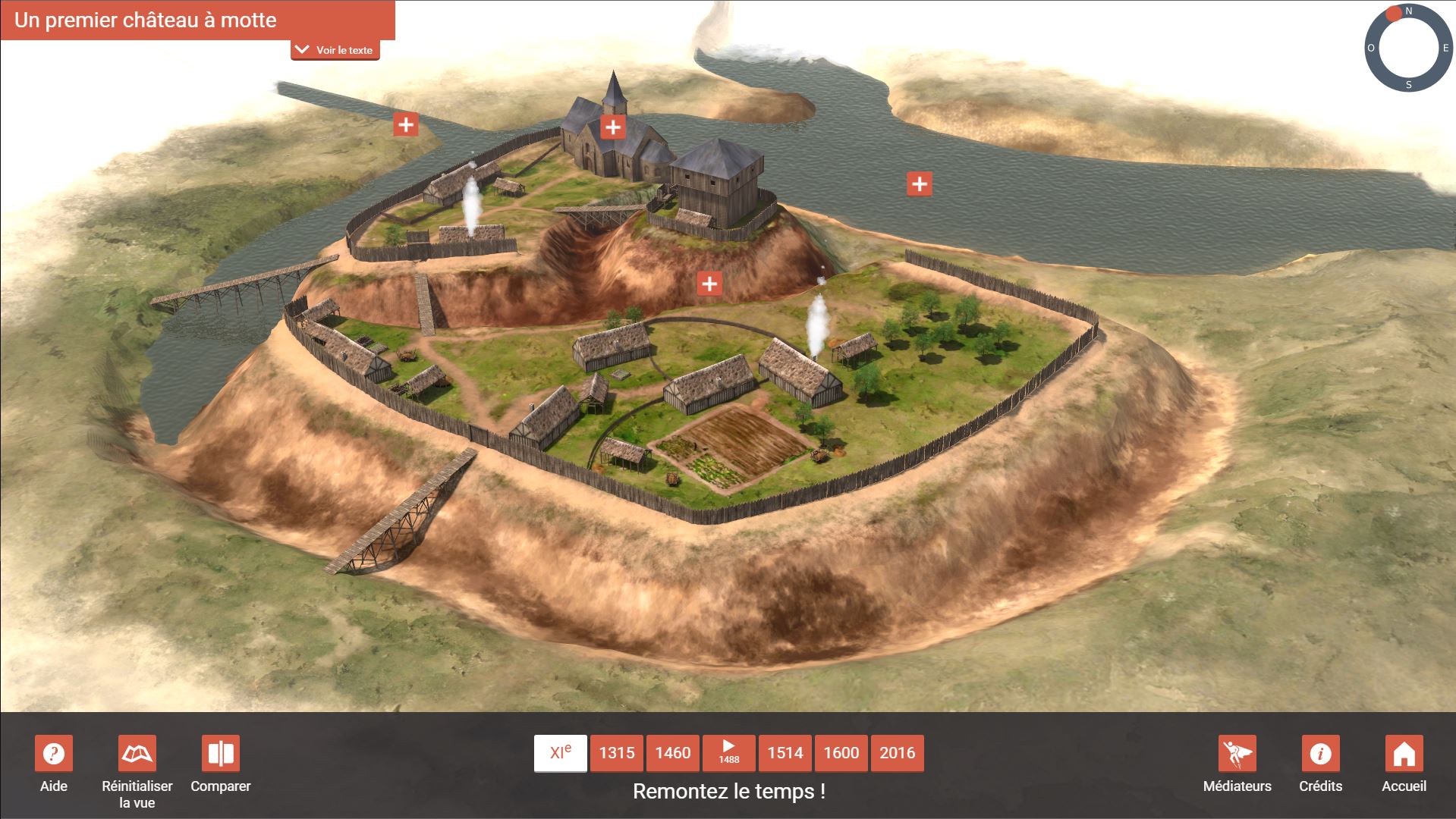Image resolution: width=1456 pixels, height=819 pixels.
Task: Open the plus hotspot on the river
Action: [920, 184]
